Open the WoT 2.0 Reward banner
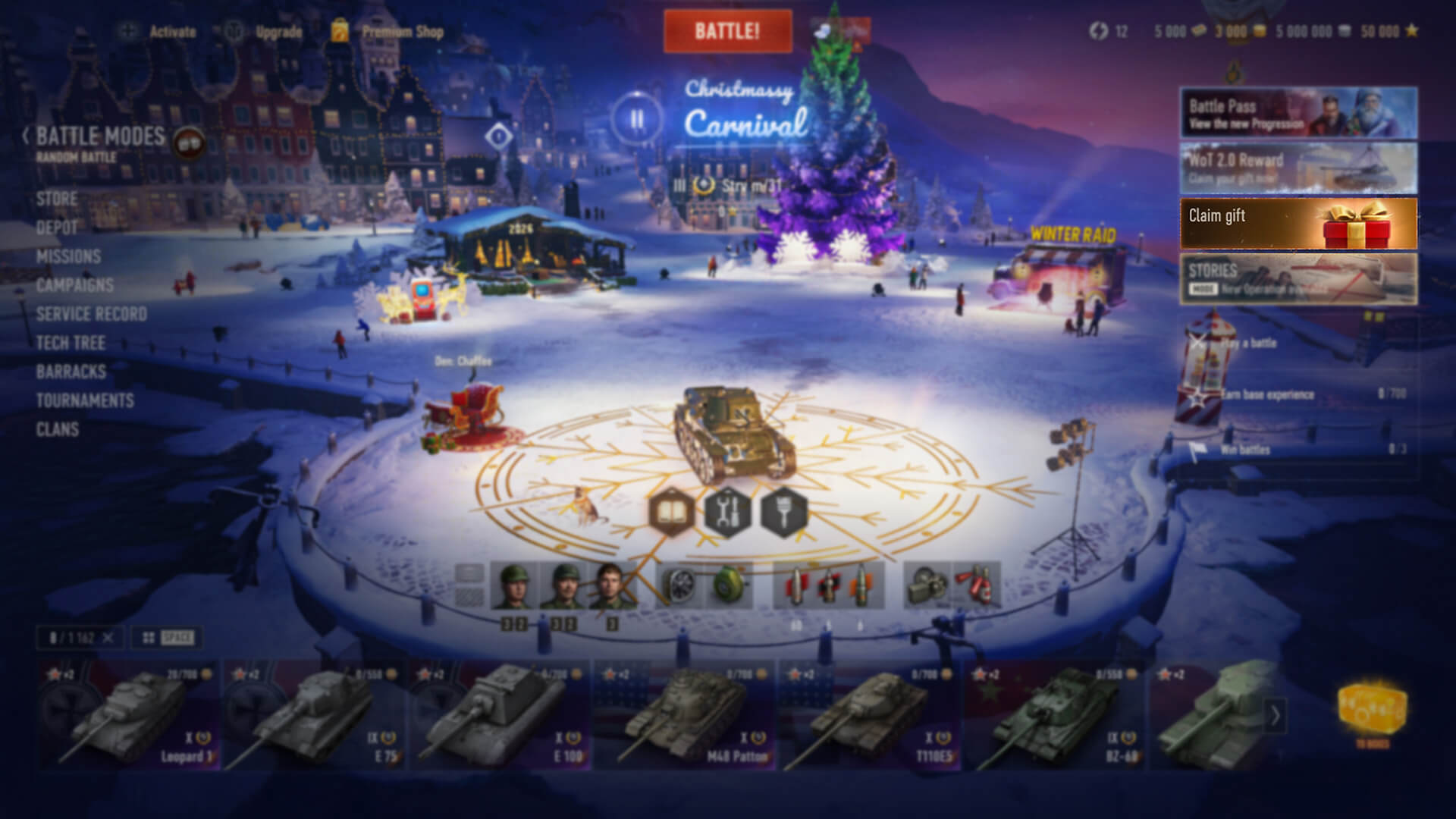The width and height of the screenshot is (1456, 819). (1298, 168)
